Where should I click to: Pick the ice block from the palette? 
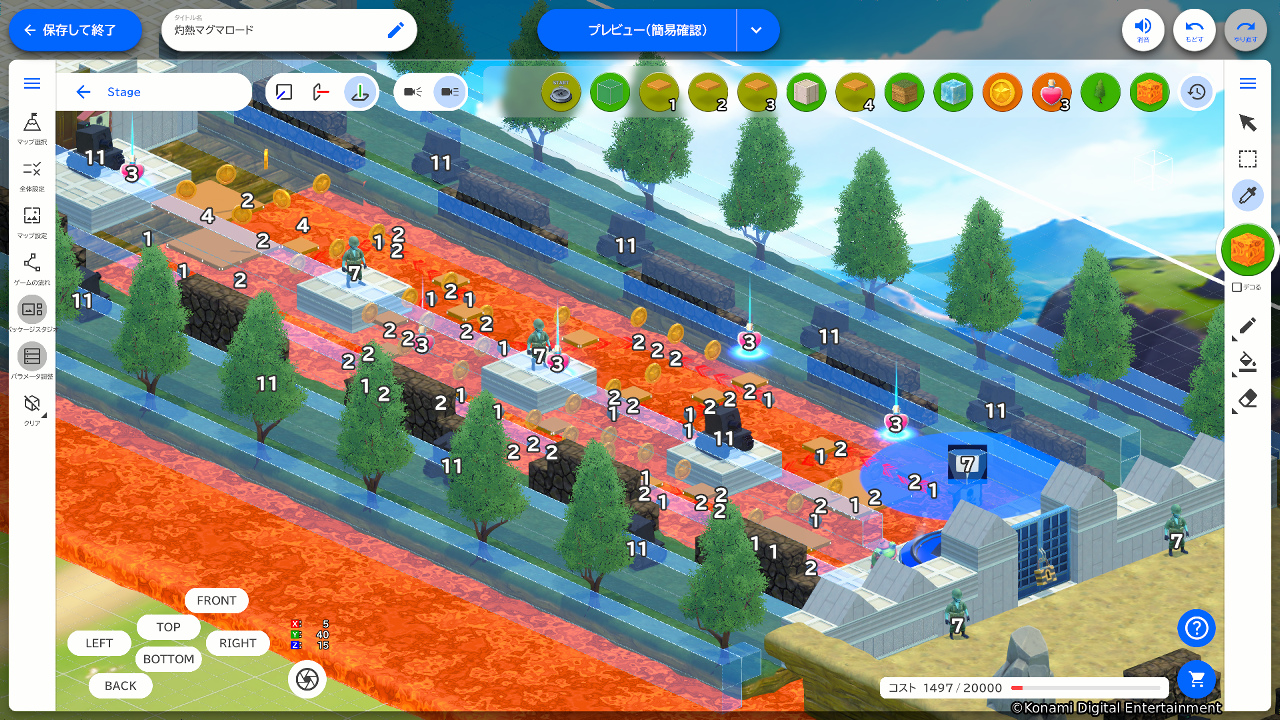pos(953,92)
